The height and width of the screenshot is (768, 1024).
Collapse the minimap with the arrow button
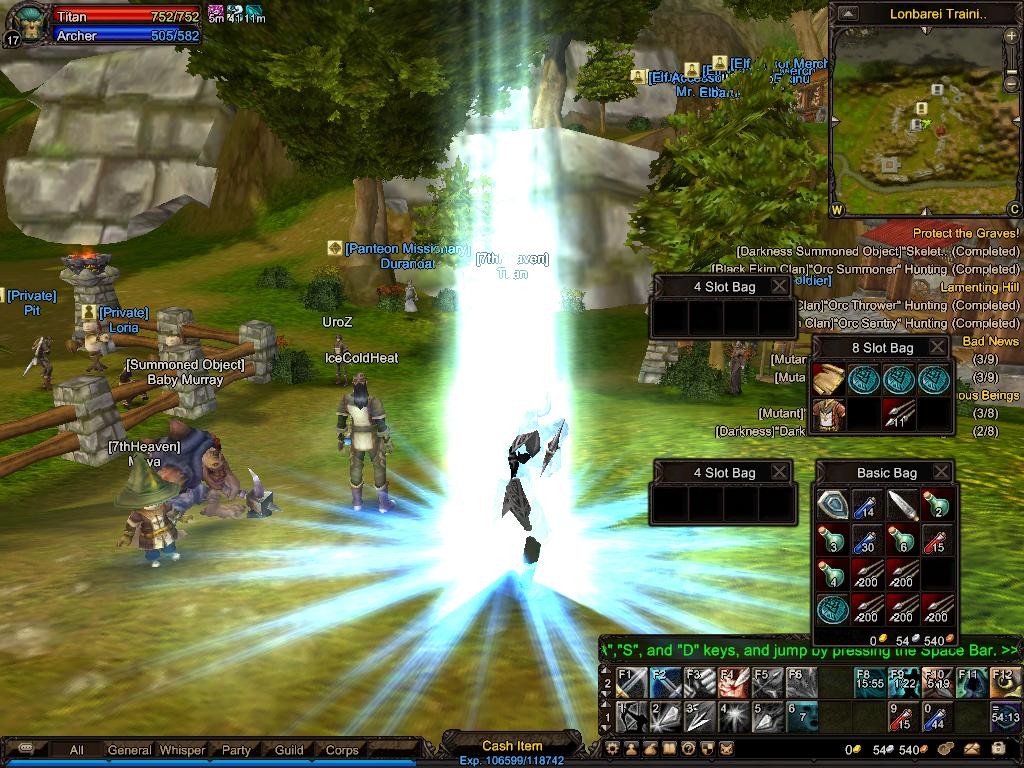click(x=848, y=14)
